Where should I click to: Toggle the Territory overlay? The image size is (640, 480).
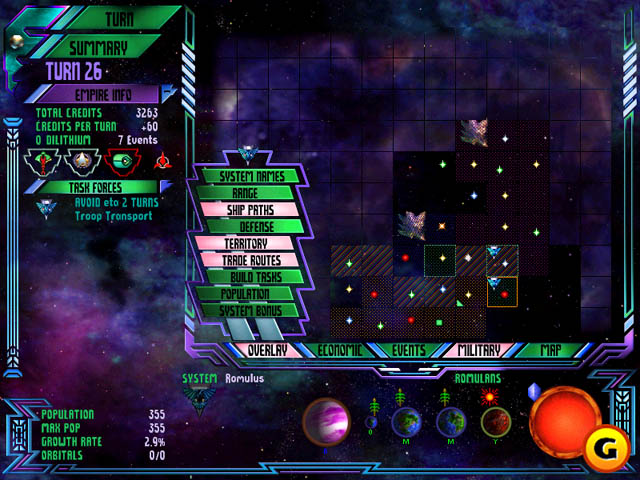pos(245,244)
